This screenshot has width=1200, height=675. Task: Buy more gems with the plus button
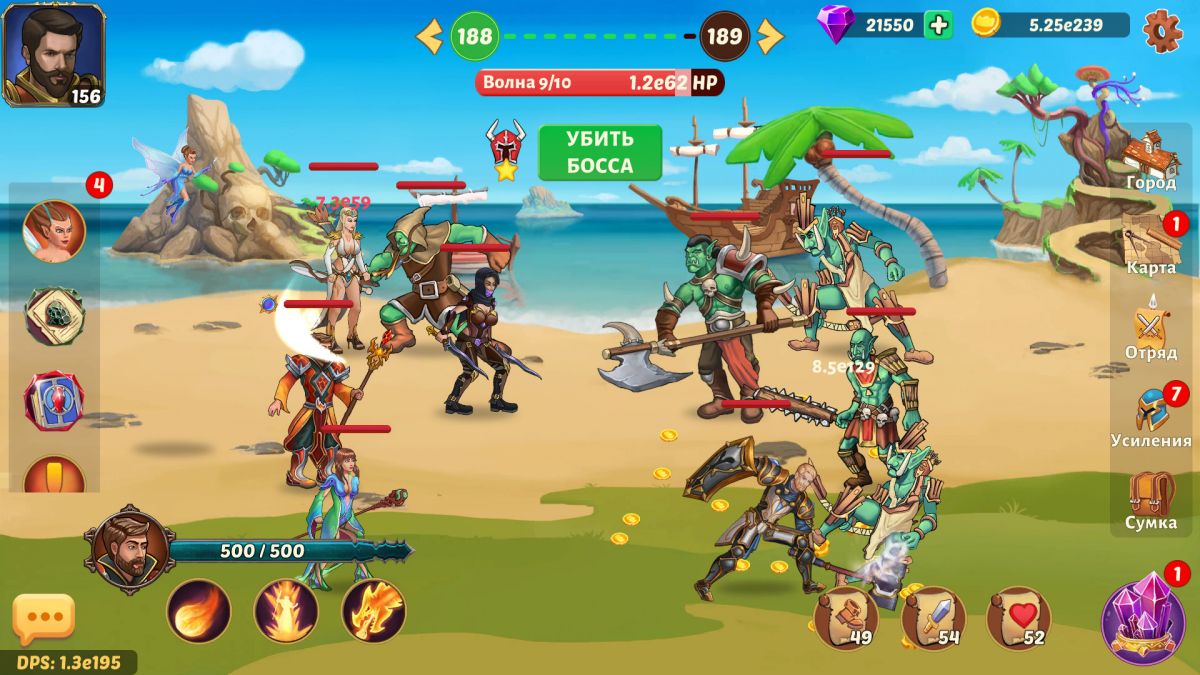point(938,25)
